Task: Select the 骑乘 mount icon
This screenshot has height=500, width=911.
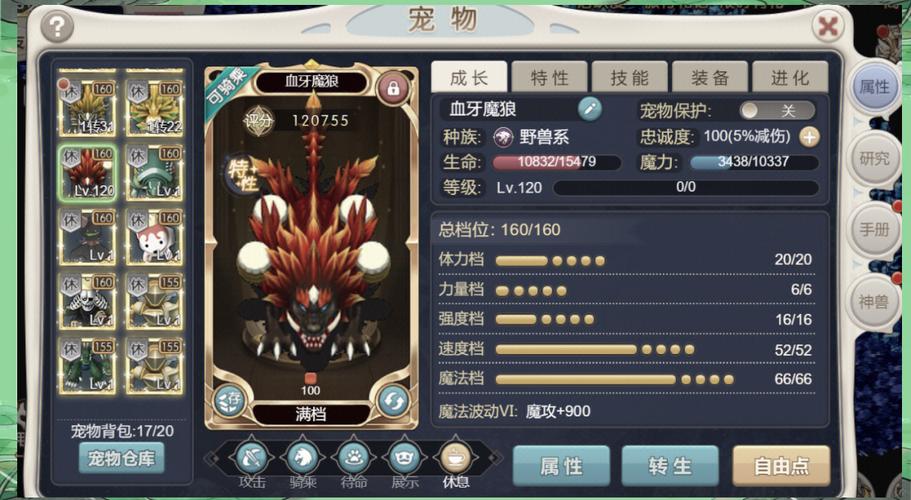Action: point(301,458)
